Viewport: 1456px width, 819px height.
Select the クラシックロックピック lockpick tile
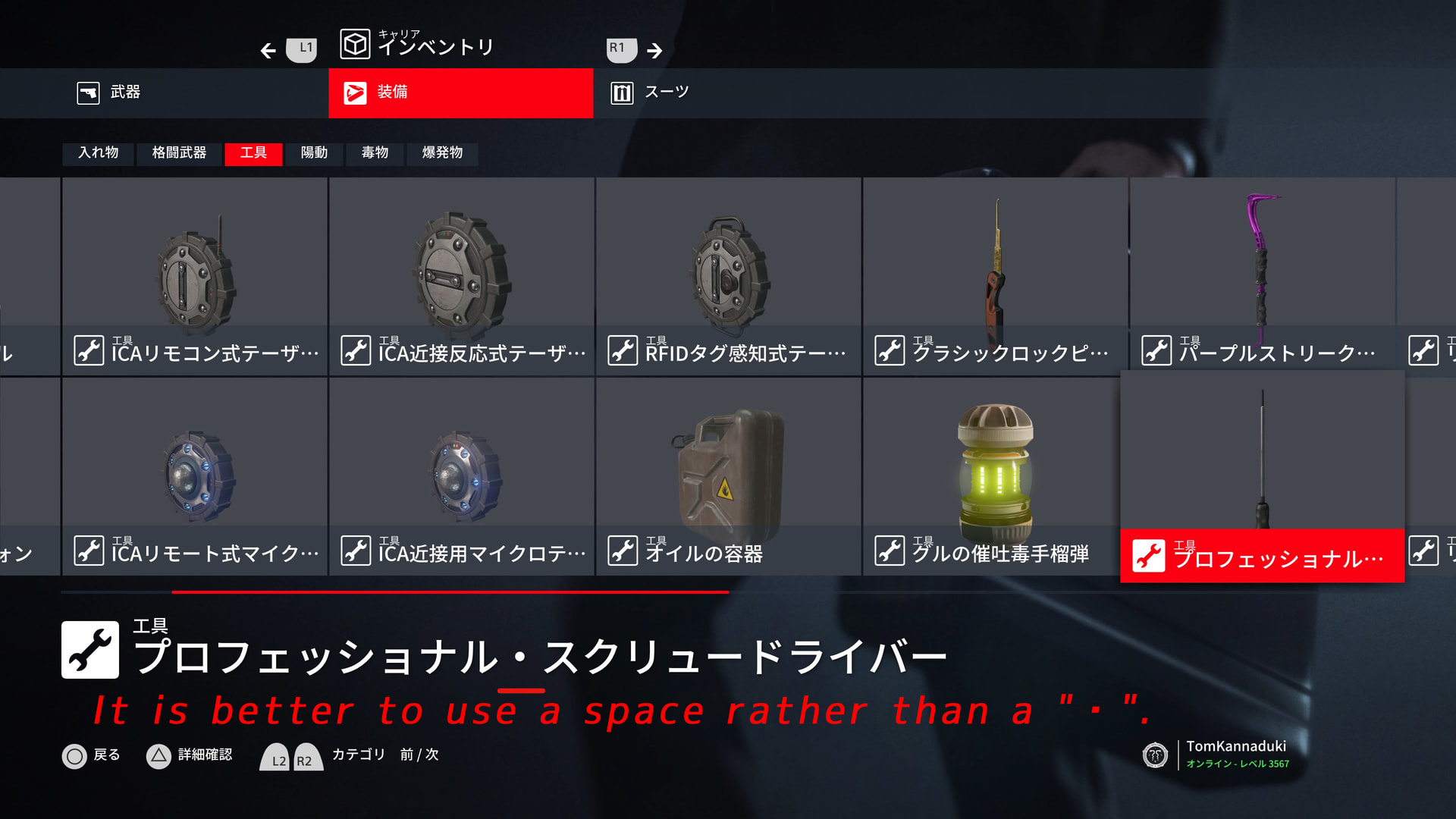click(x=996, y=277)
